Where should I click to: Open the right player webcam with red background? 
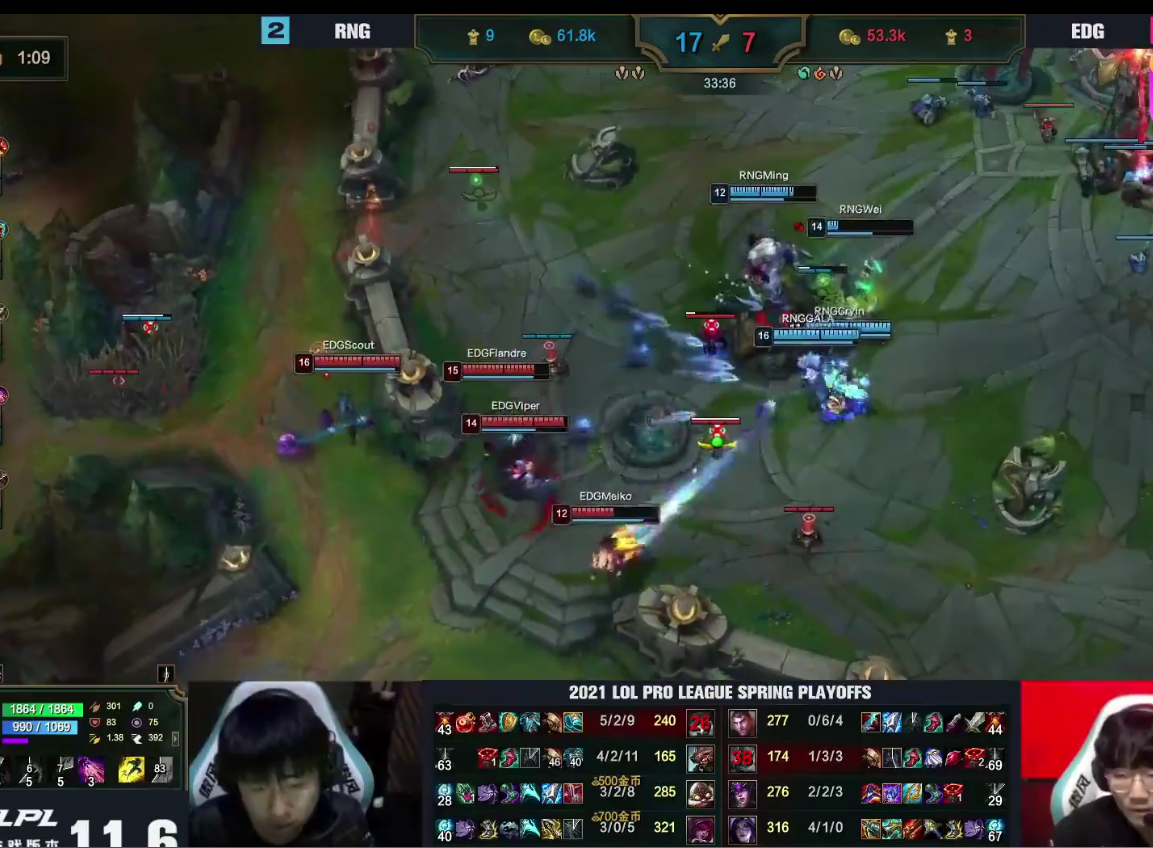tap(1087, 765)
